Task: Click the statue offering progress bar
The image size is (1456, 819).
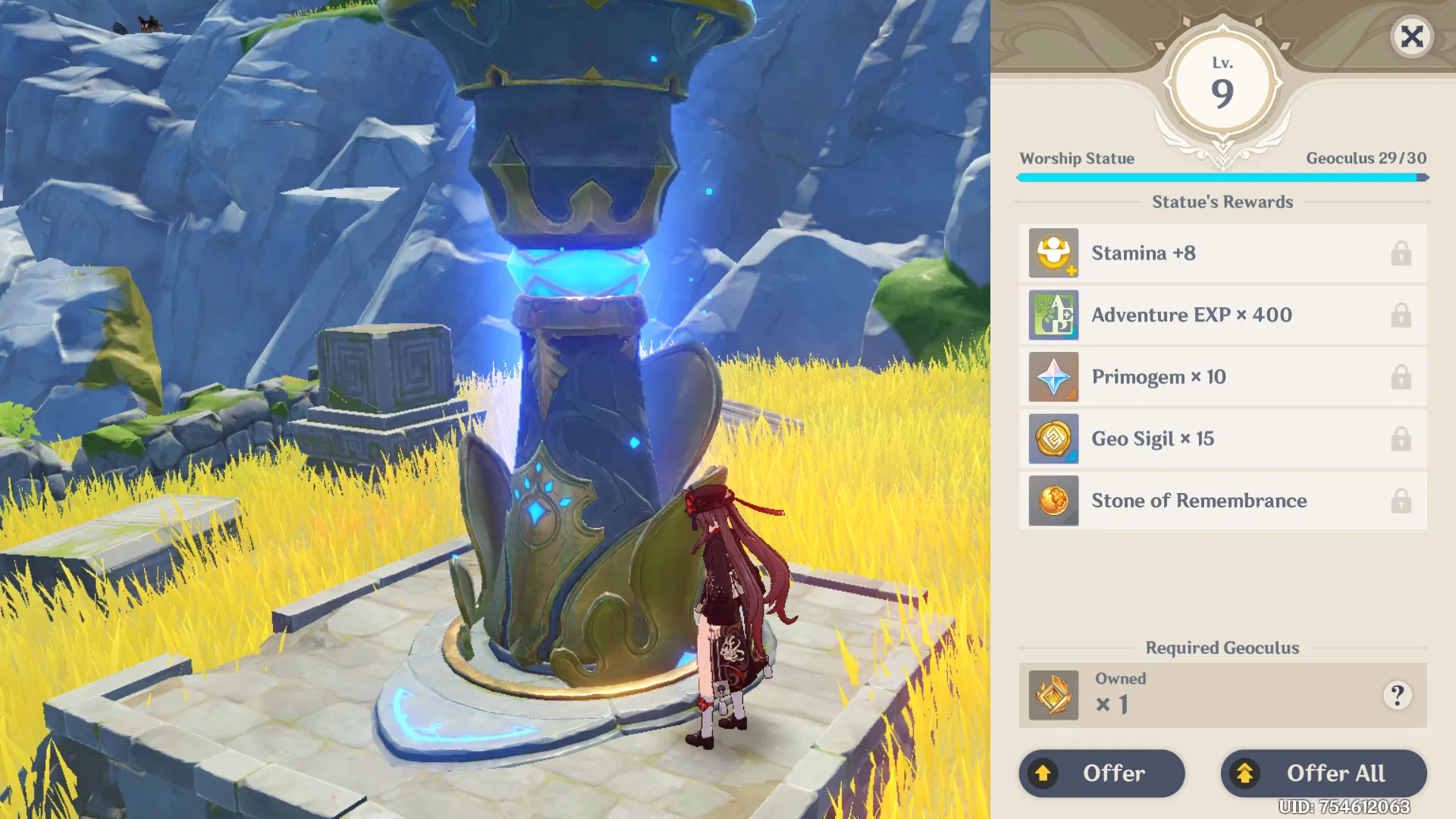Action: point(1221,177)
